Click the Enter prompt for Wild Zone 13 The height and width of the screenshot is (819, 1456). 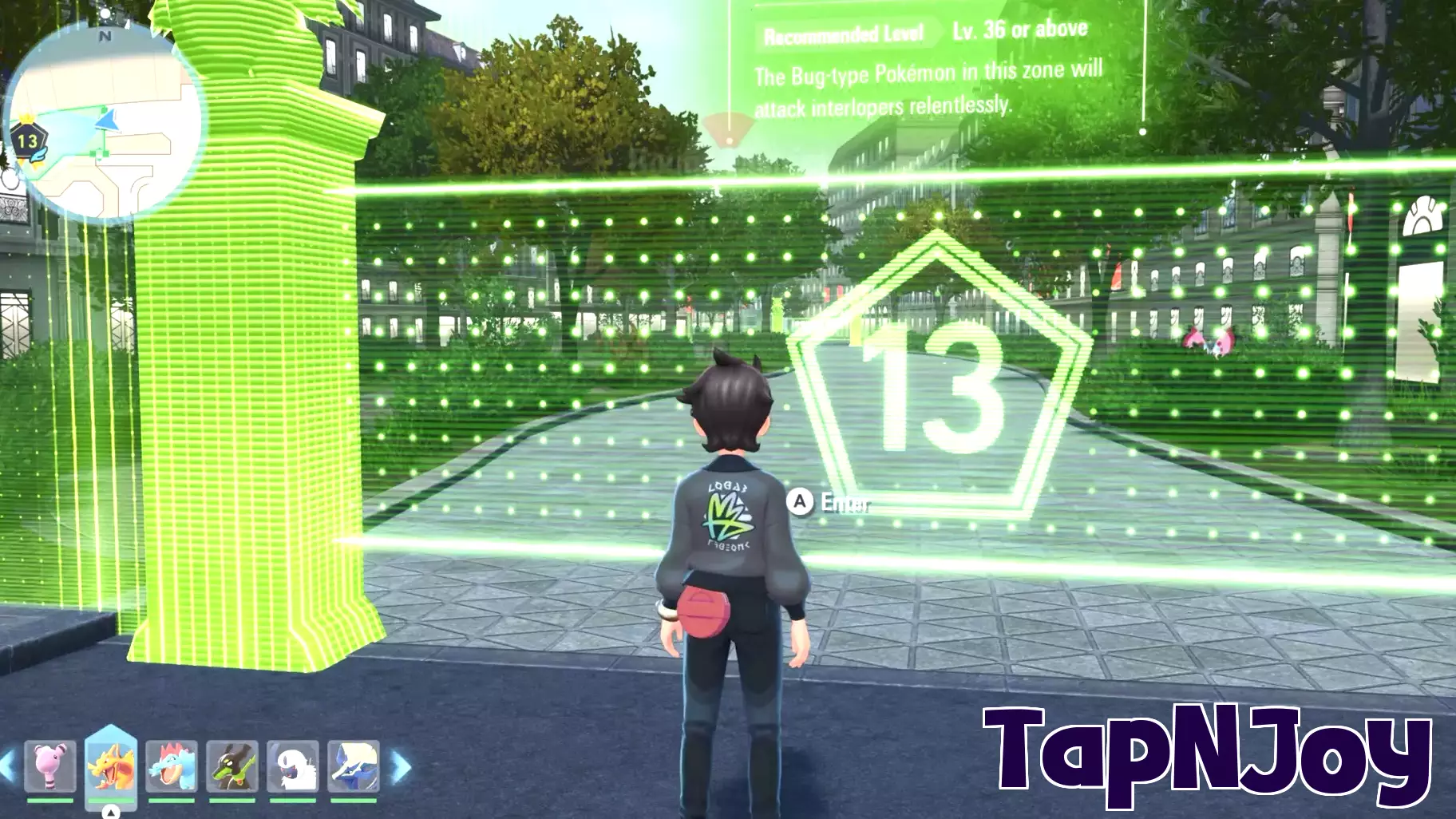pyautogui.click(x=830, y=502)
